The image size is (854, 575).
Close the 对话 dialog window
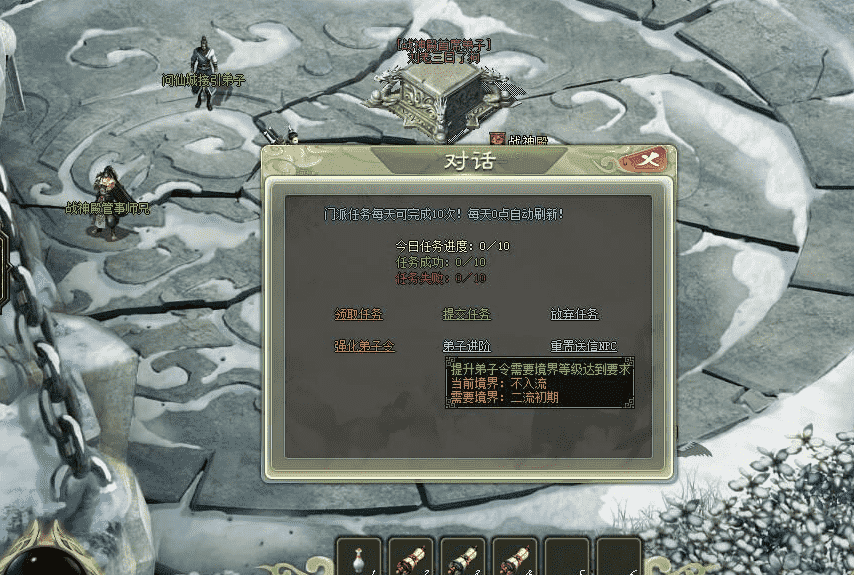pos(649,159)
